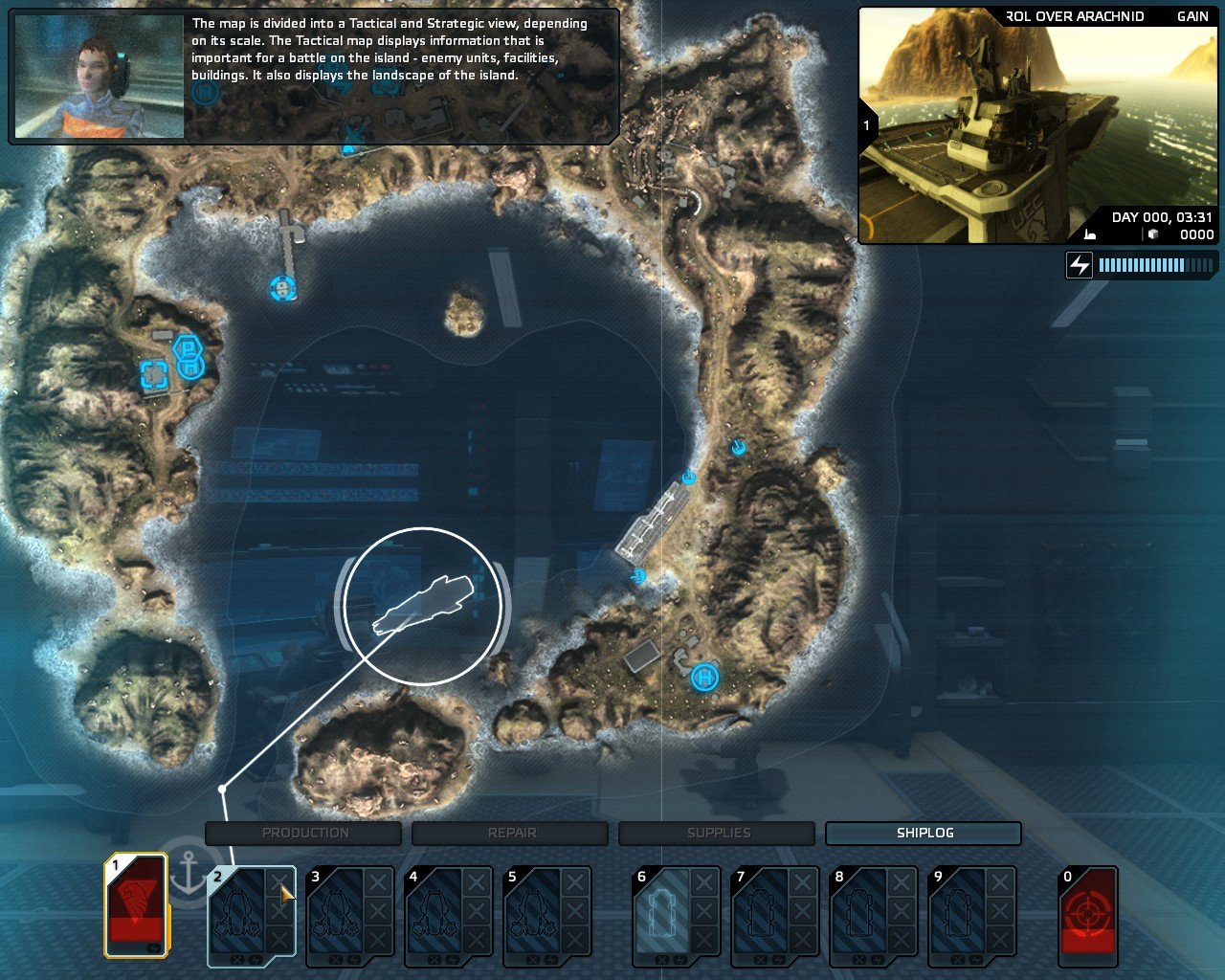Open the REPAIR tab
Screen dimensions: 1225x980
pyautogui.click(x=514, y=833)
